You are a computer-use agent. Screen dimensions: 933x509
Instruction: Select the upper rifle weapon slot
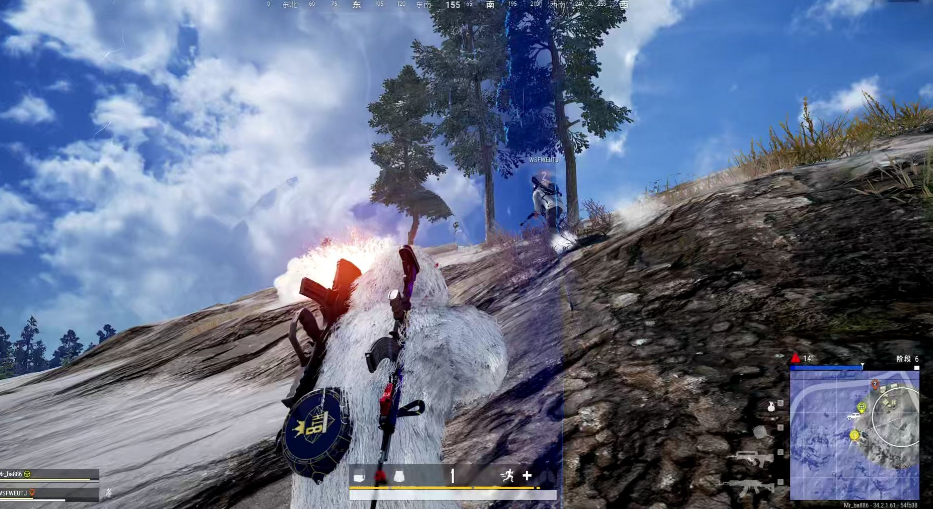(x=749, y=458)
